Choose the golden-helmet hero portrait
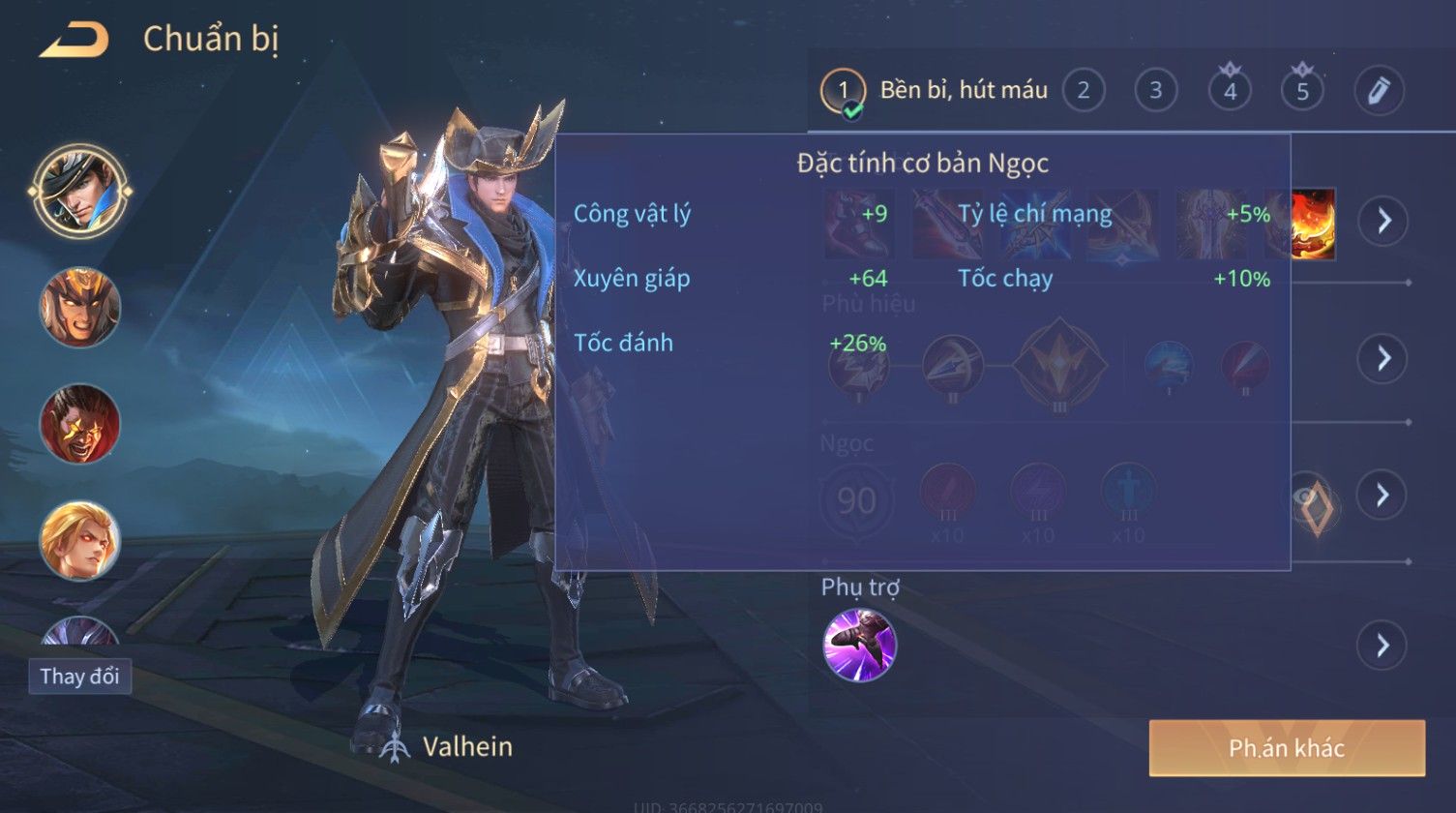The height and width of the screenshot is (813, 1456). point(79,308)
